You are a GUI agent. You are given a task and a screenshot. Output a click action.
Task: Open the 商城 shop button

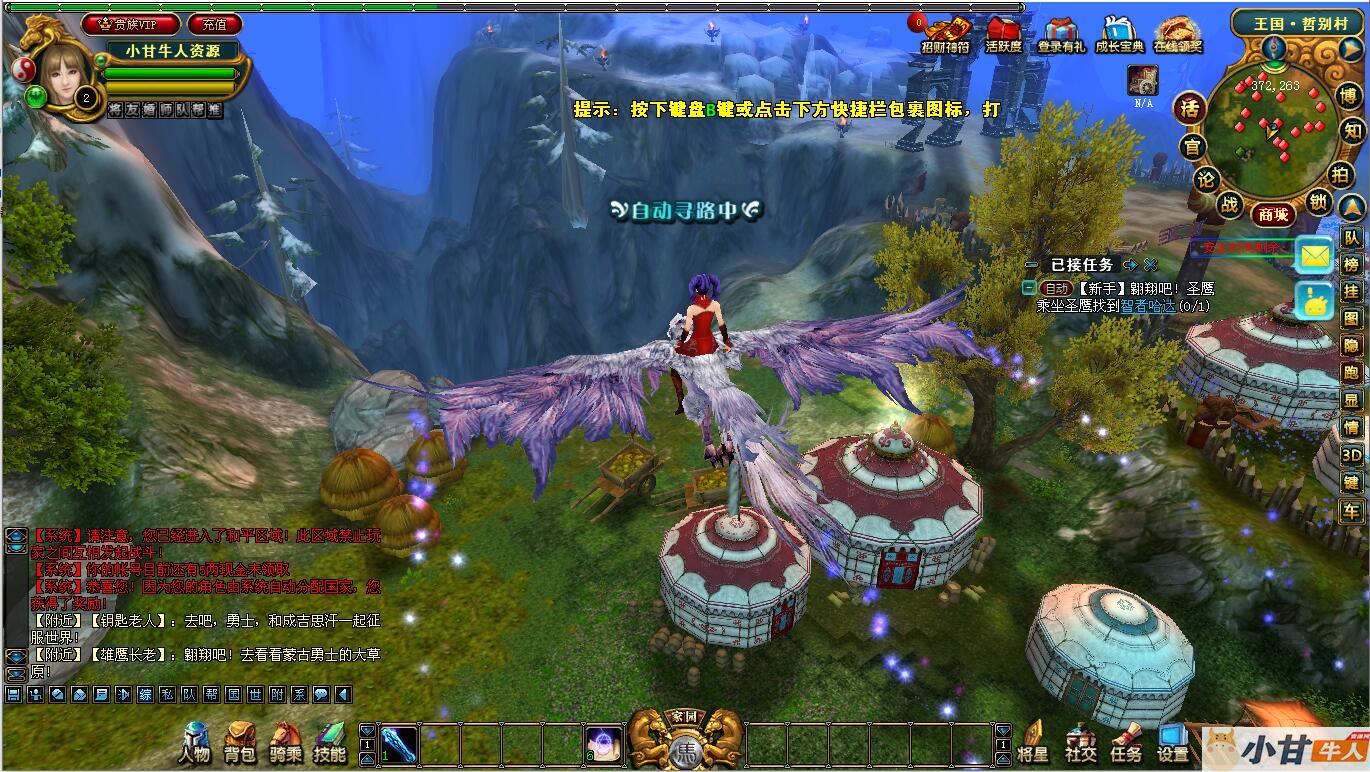pos(1273,214)
